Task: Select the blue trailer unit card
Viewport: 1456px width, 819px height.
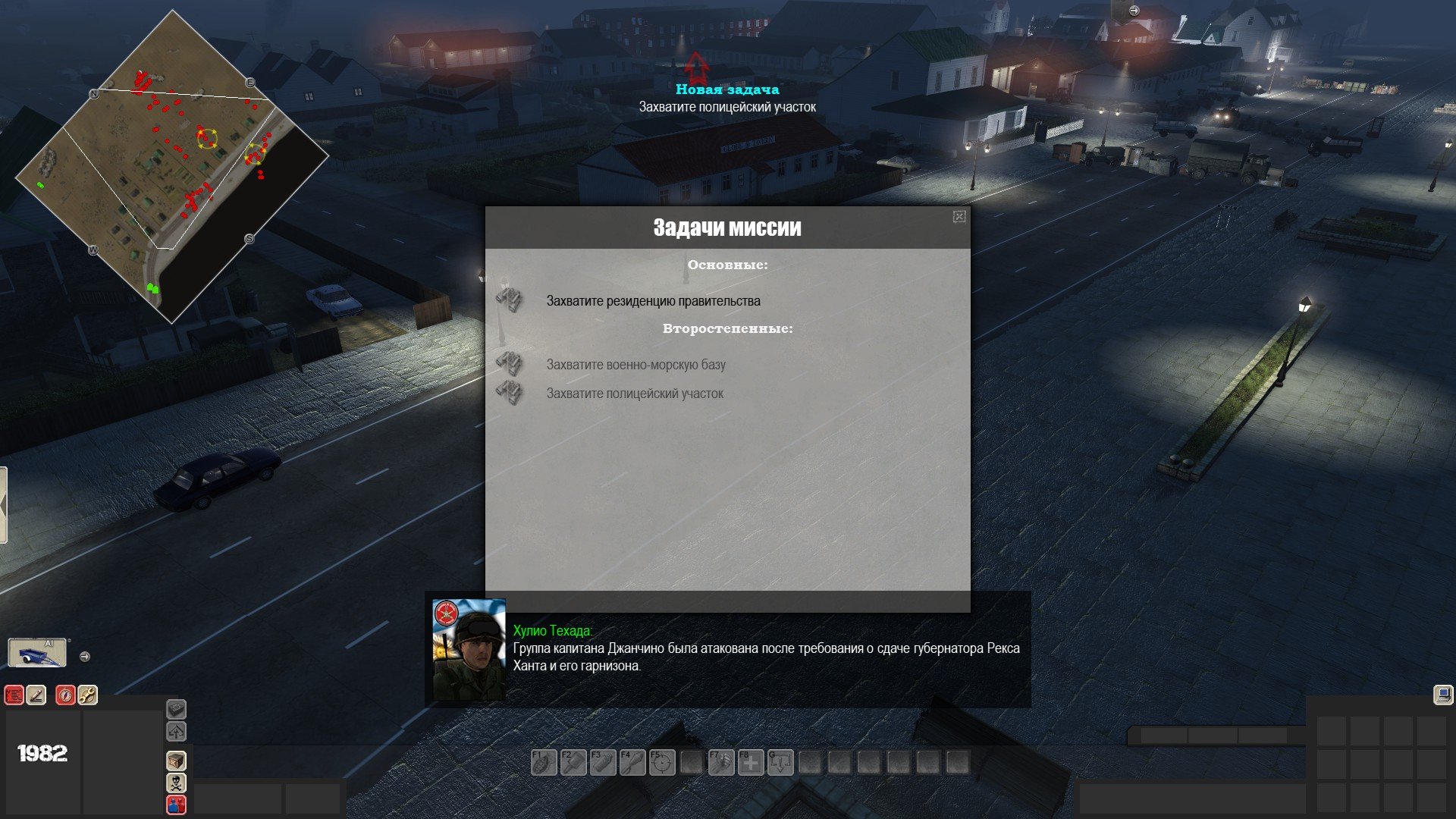Action: tap(37, 653)
